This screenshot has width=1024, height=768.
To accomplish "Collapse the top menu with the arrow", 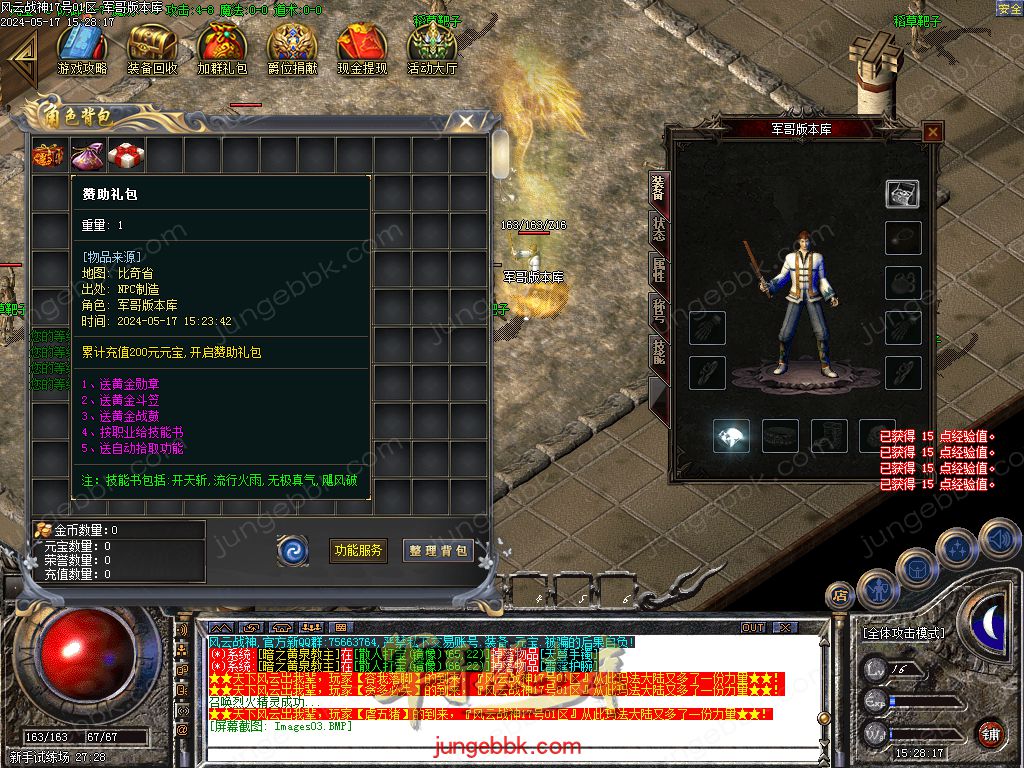I will [x=20, y=57].
